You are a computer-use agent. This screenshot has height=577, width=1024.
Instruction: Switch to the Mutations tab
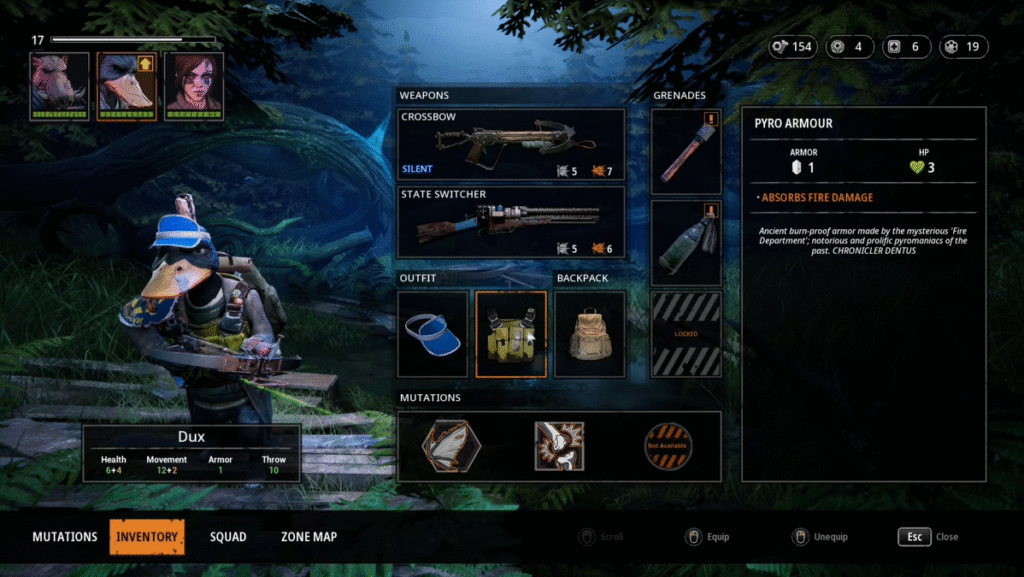pos(65,537)
